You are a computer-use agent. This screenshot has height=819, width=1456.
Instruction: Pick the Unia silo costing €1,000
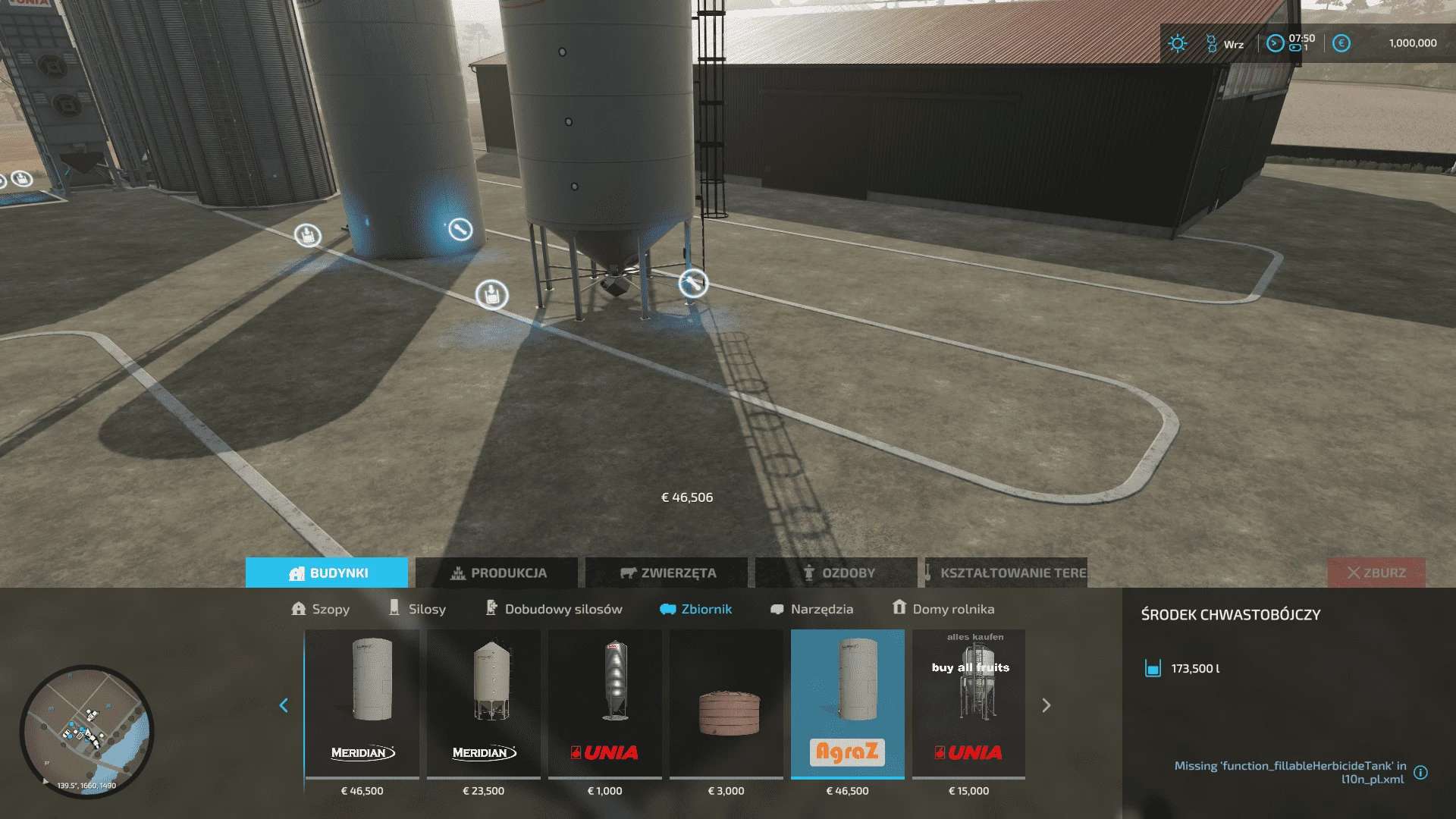pos(605,704)
